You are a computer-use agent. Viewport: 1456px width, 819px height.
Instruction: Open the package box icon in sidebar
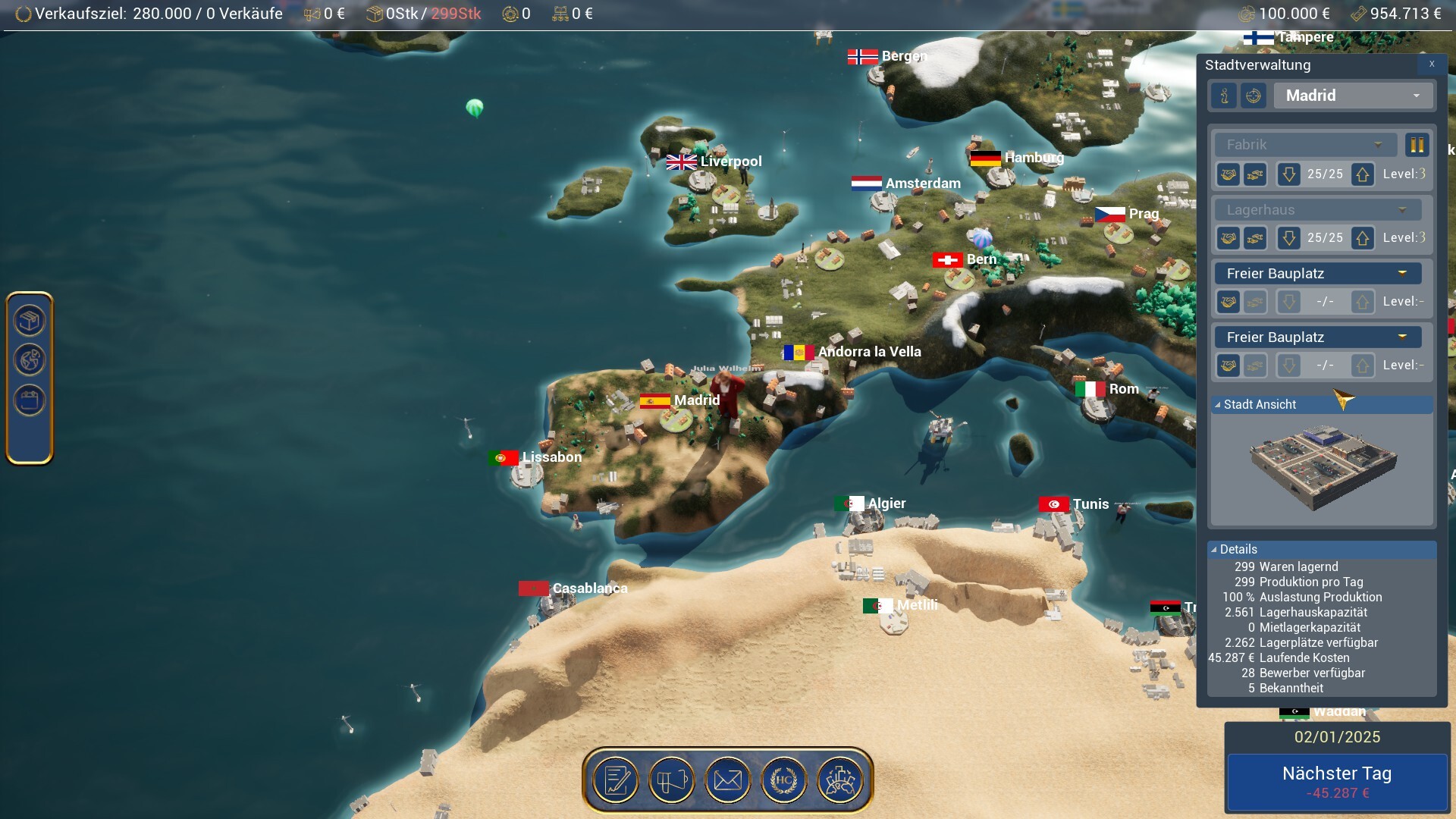pyautogui.click(x=30, y=321)
